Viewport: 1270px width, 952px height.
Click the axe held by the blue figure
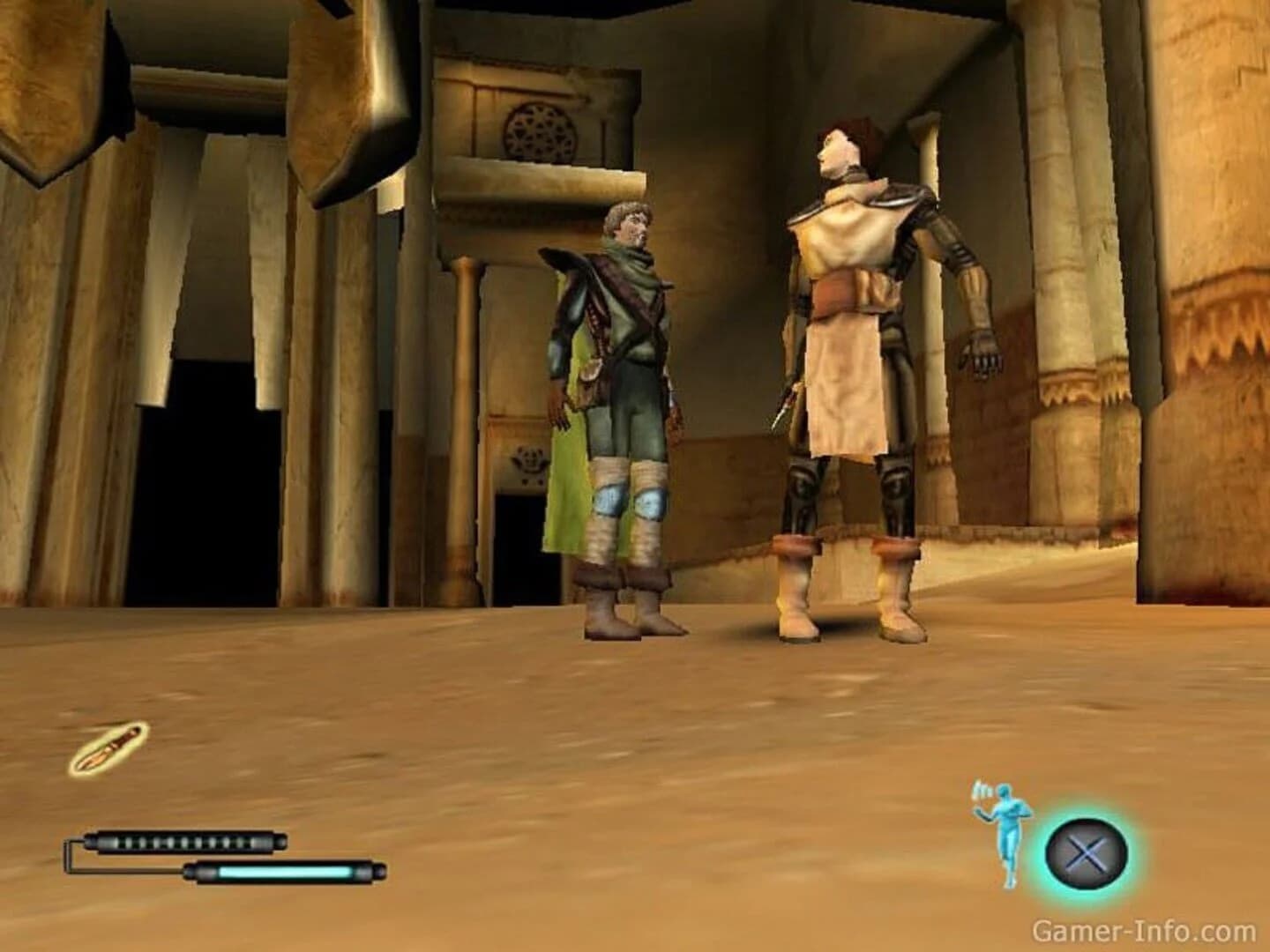pos(979,792)
